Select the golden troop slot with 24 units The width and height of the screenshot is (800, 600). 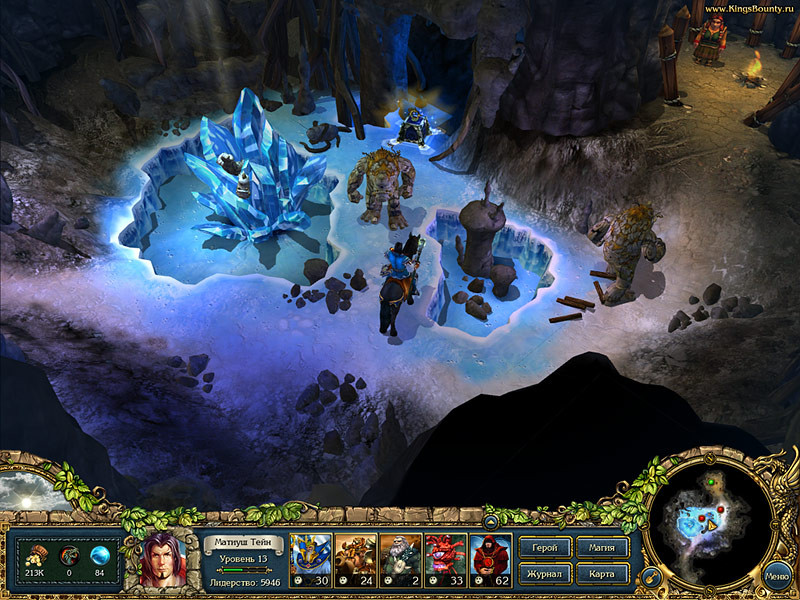[x=355, y=559]
